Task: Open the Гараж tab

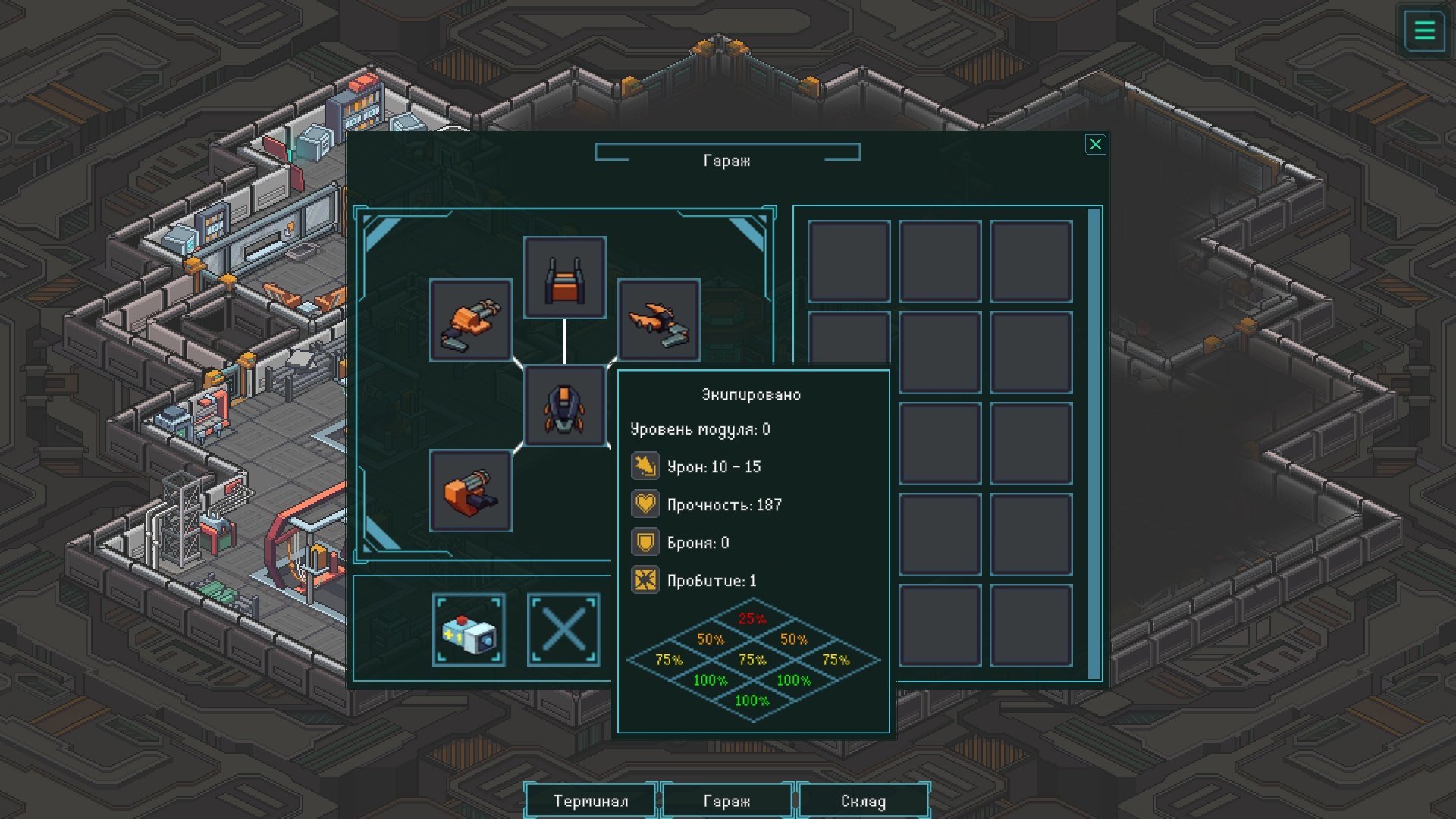Action: pos(726,801)
